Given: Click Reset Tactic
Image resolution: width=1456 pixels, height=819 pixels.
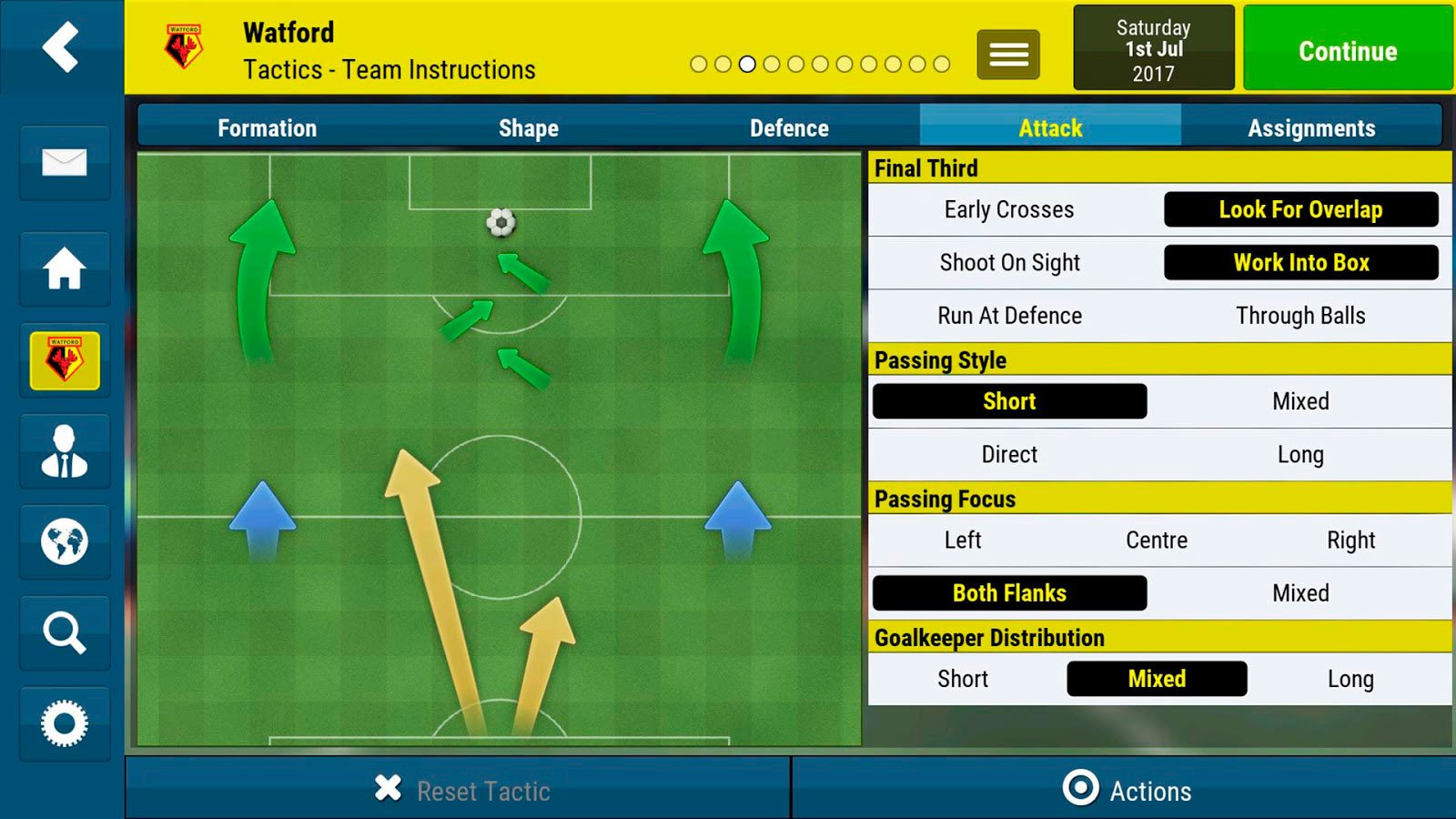Looking at the screenshot, I should (x=462, y=790).
